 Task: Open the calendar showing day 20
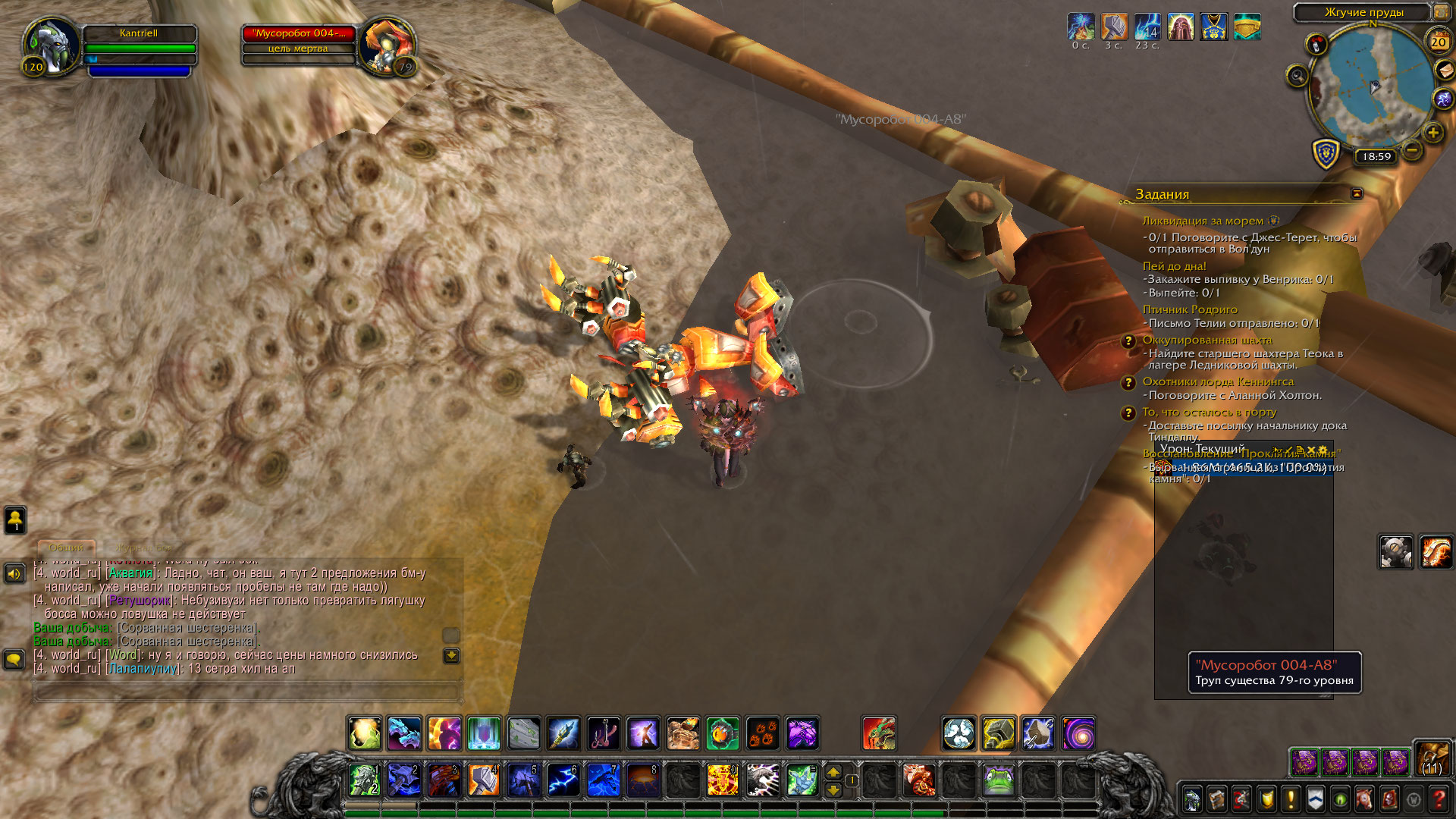tap(1438, 42)
